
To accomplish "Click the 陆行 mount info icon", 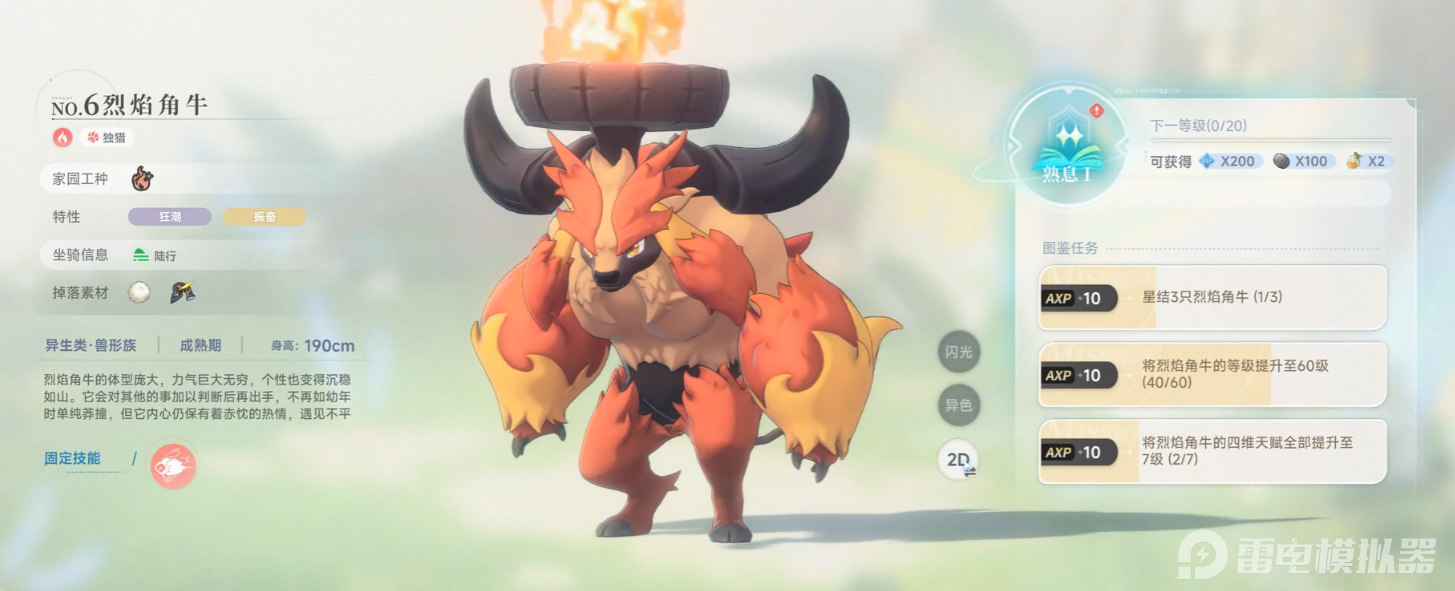I will pyautogui.click(x=141, y=255).
